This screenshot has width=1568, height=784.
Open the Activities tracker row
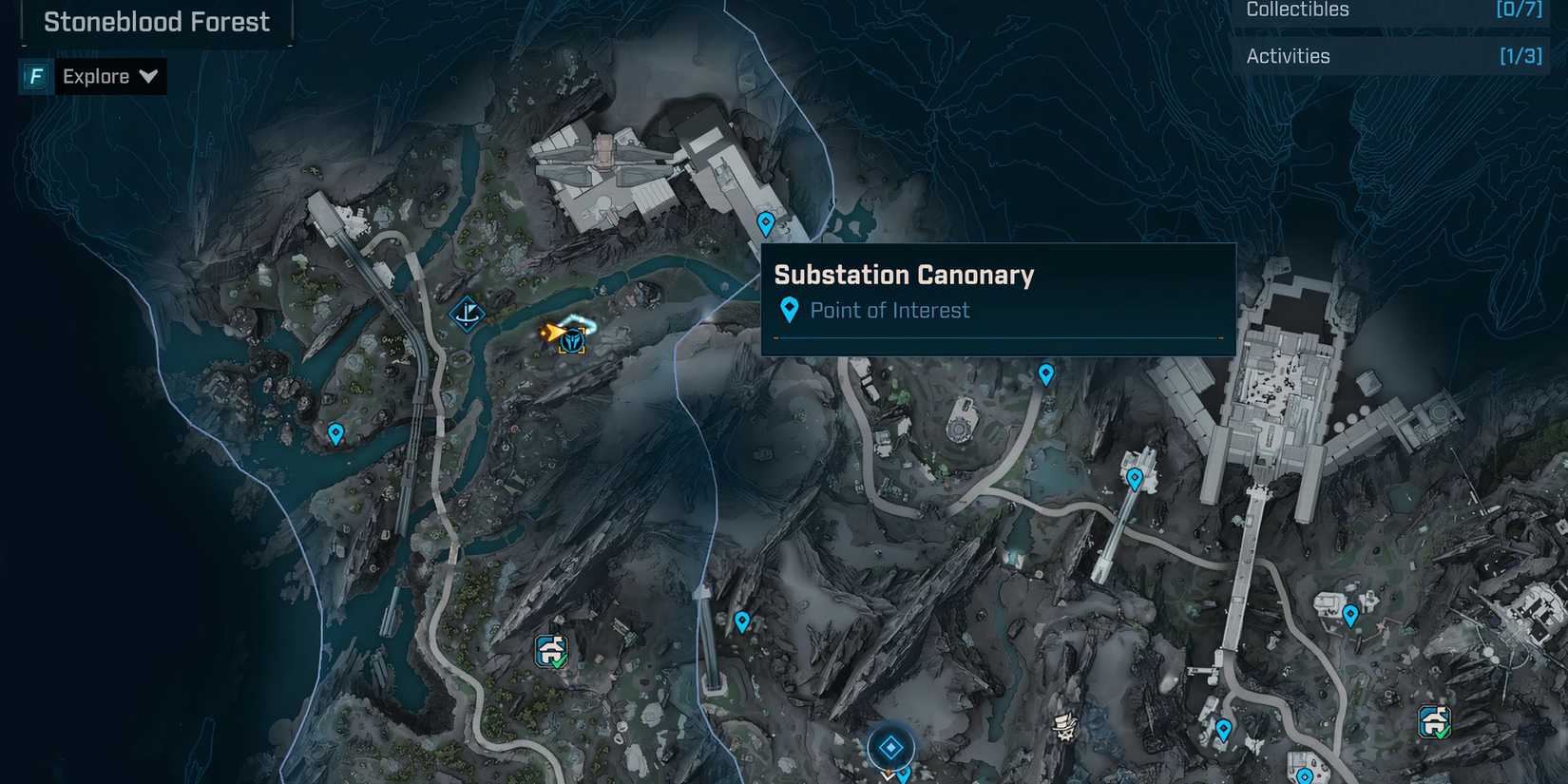click(x=1392, y=55)
